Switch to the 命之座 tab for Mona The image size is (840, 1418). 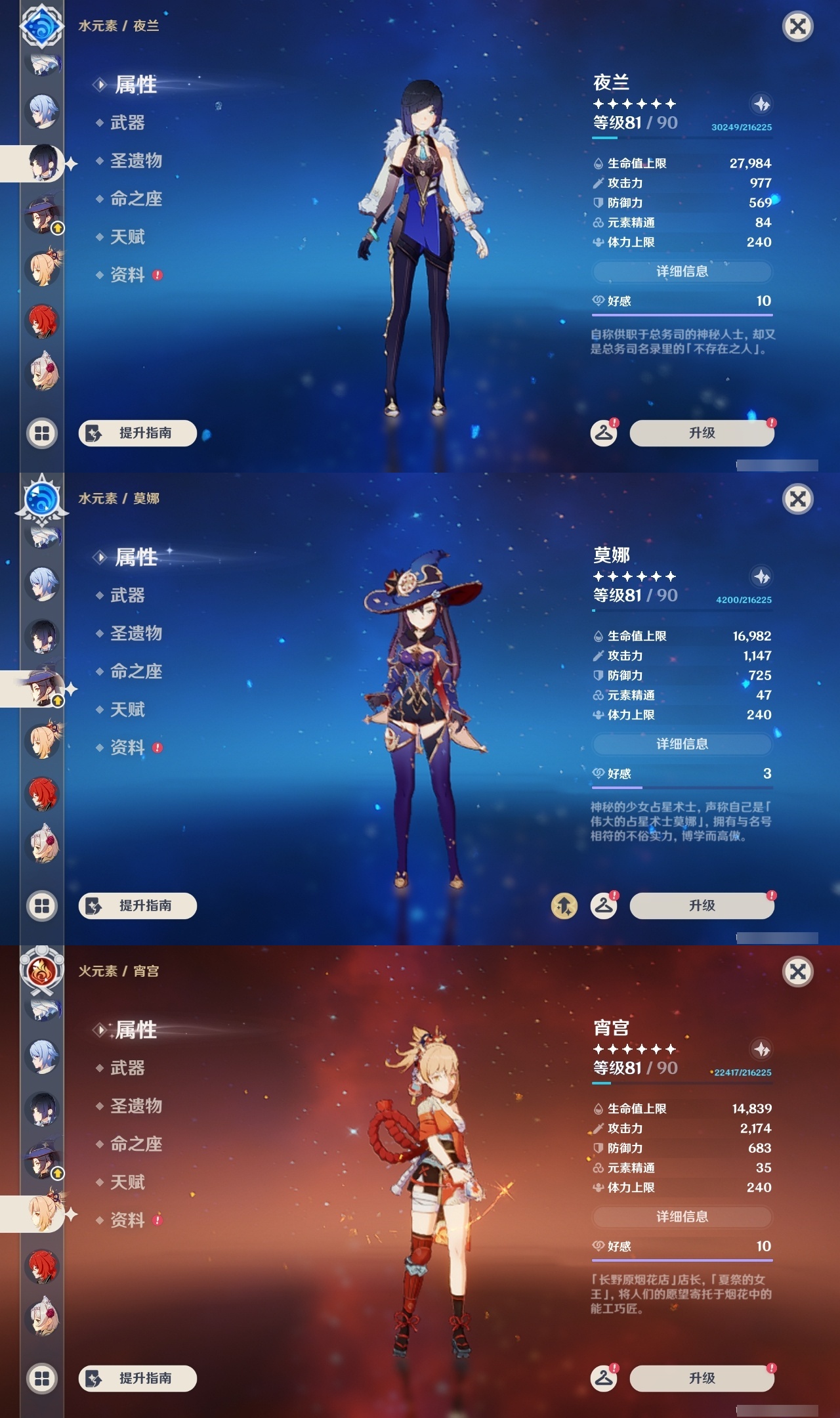click(x=135, y=672)
